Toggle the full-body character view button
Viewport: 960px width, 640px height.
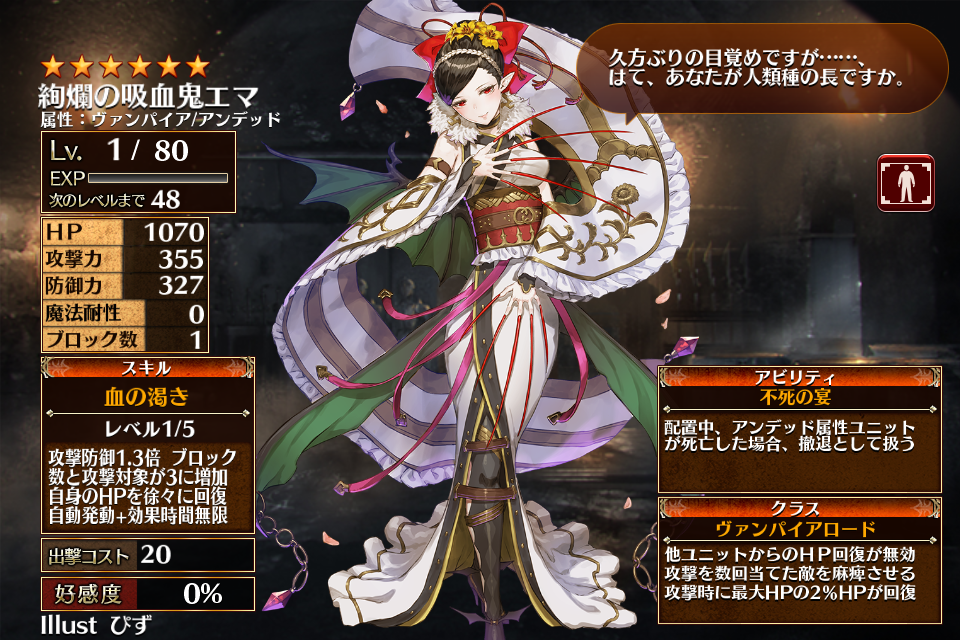905,182
